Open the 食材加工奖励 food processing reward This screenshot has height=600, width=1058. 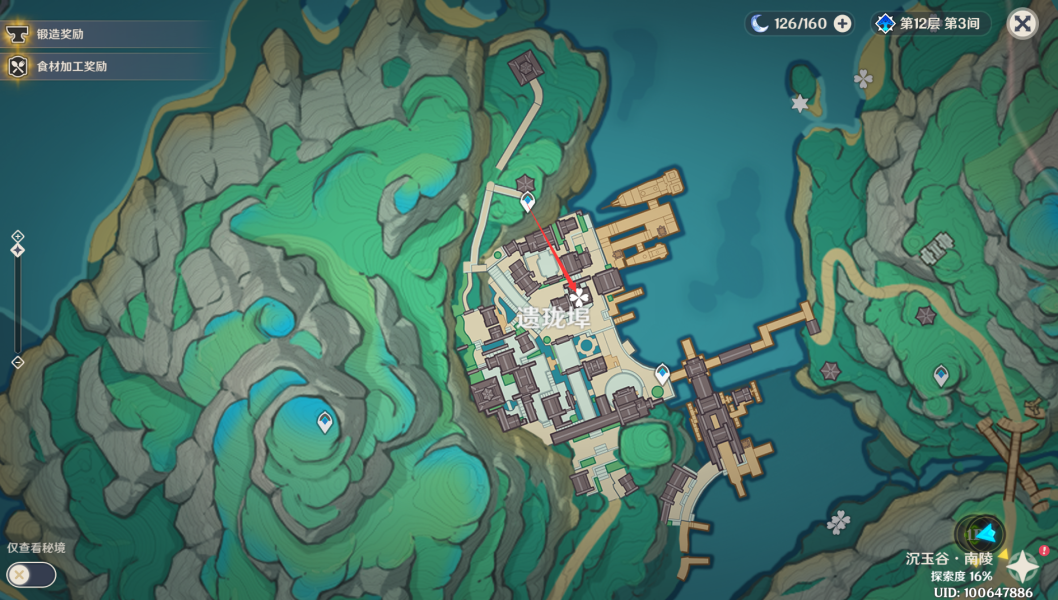(70, 66)
